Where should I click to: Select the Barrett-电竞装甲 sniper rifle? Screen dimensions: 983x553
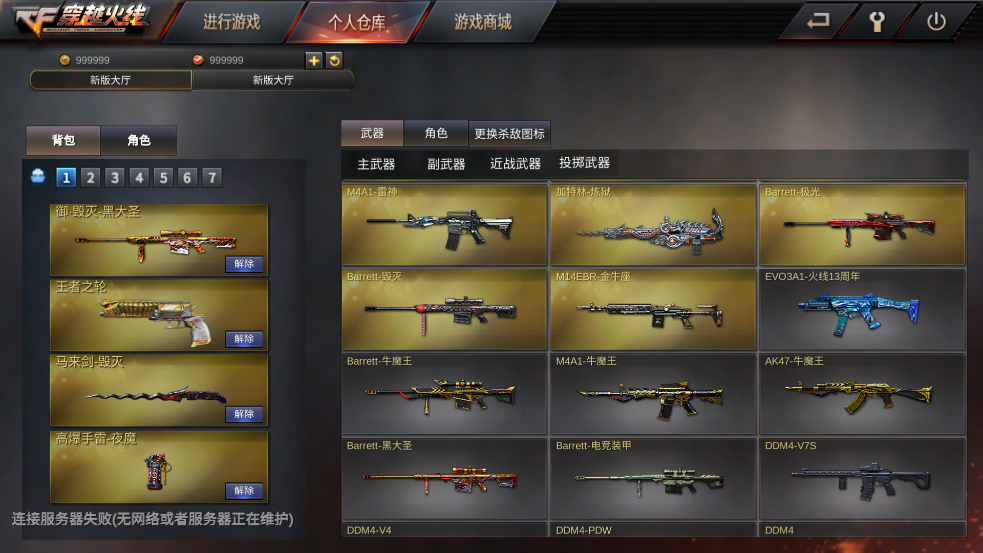[652, 477]
